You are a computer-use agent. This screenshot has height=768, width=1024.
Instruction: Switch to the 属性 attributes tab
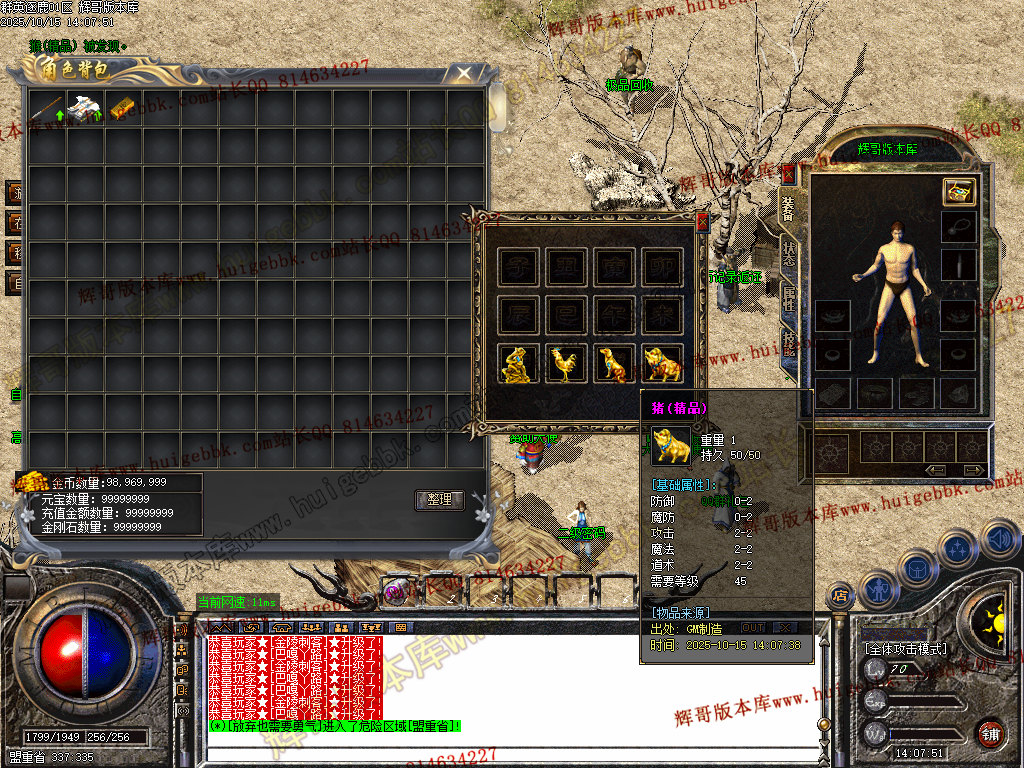click(789, 296)
